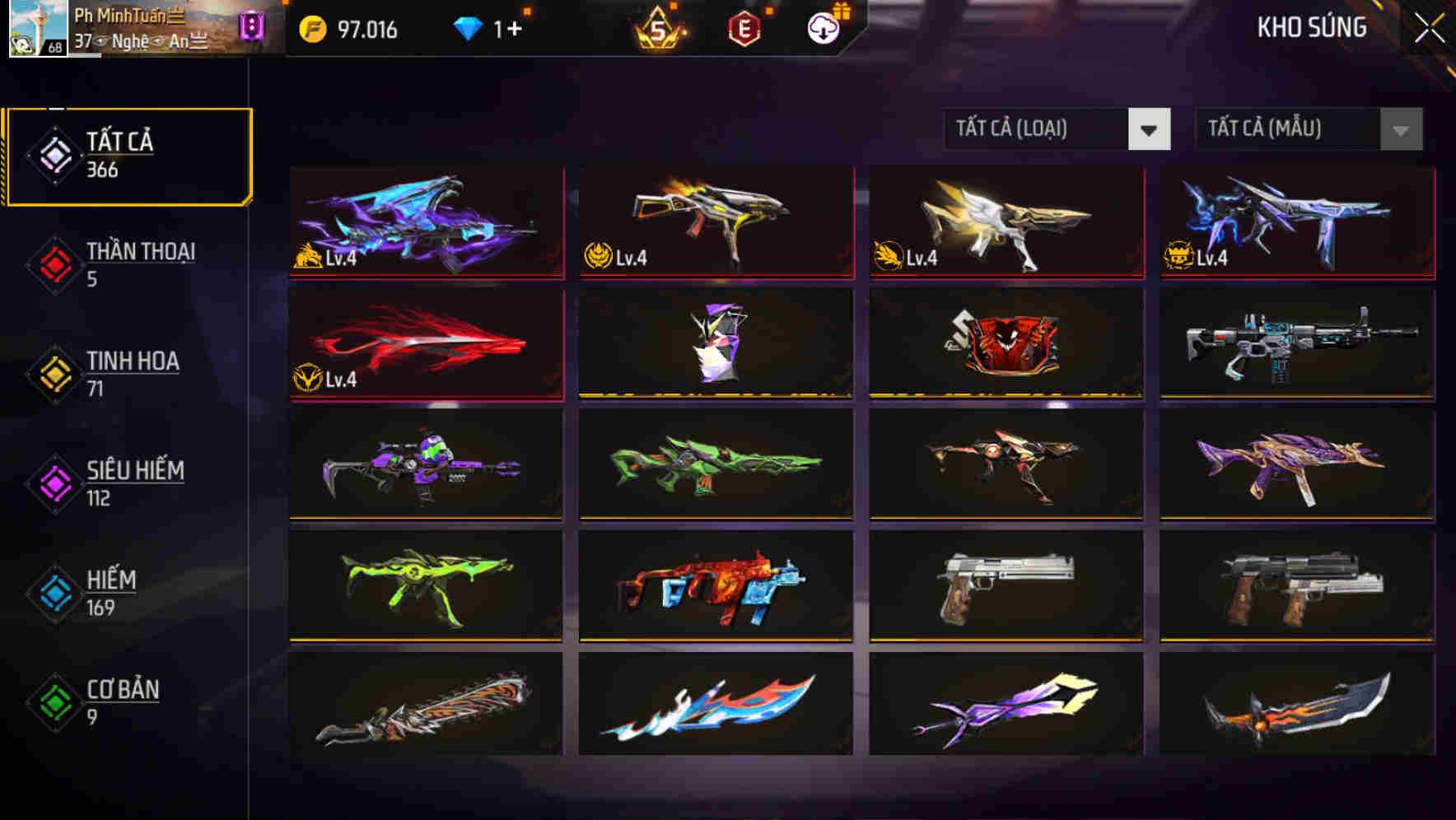Select the red Lv.4 dragon weapon thumbnail
The width and height of the screenshot is (1456, 820).
click(x=425, y=342)
